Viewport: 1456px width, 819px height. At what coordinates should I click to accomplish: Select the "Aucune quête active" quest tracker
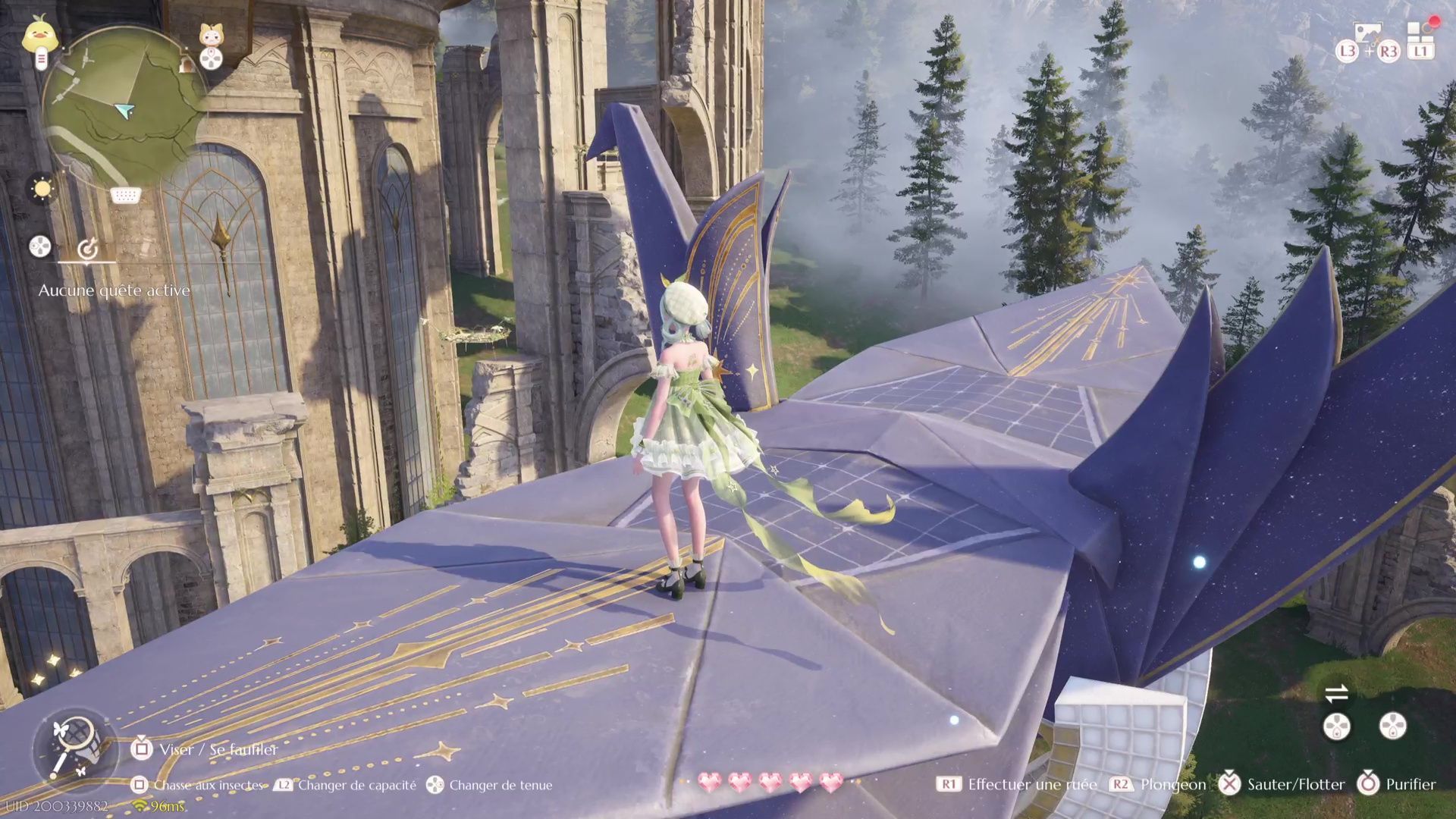pos(114,290)
